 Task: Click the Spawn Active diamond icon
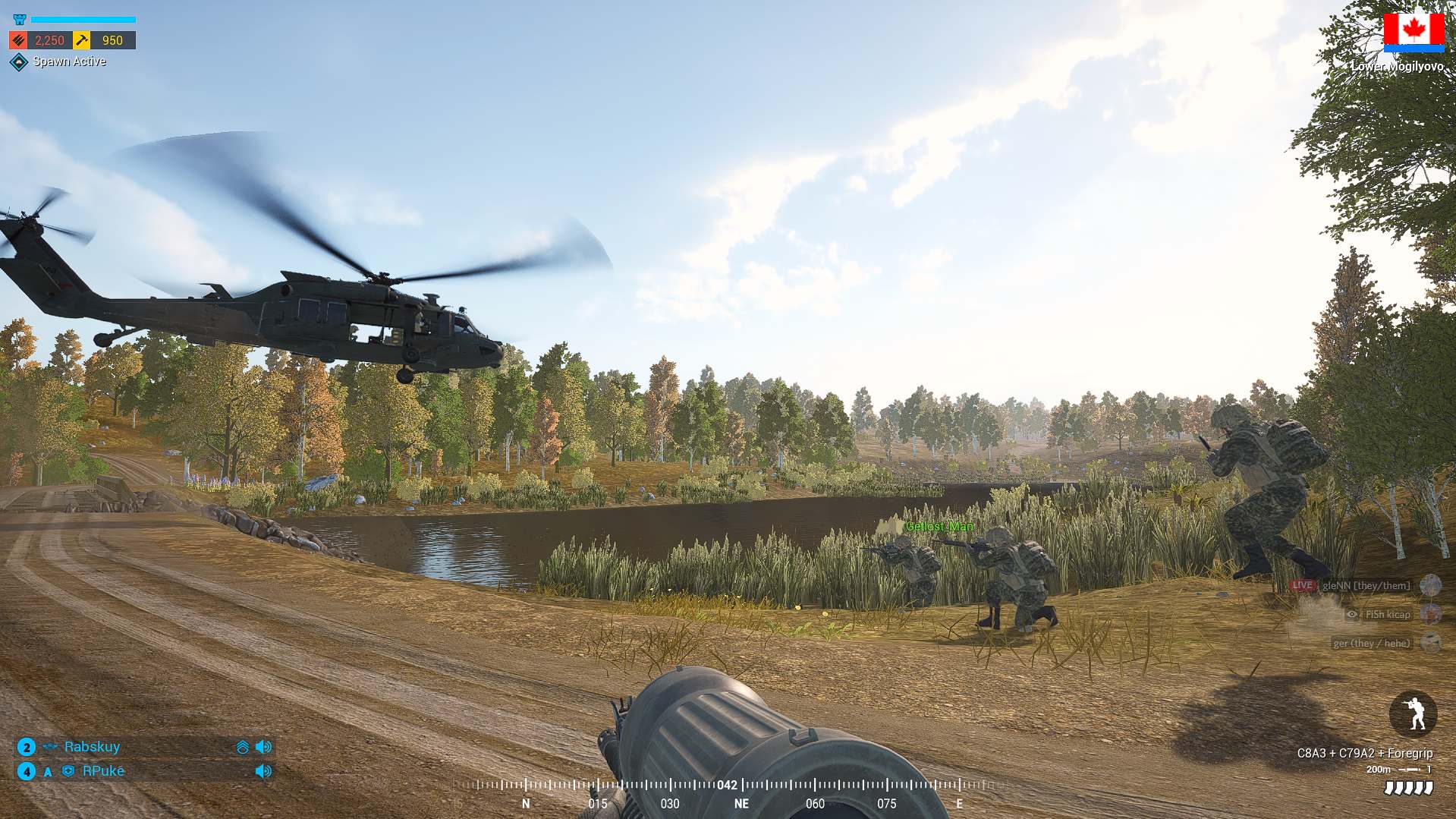[x=19, y=62]
